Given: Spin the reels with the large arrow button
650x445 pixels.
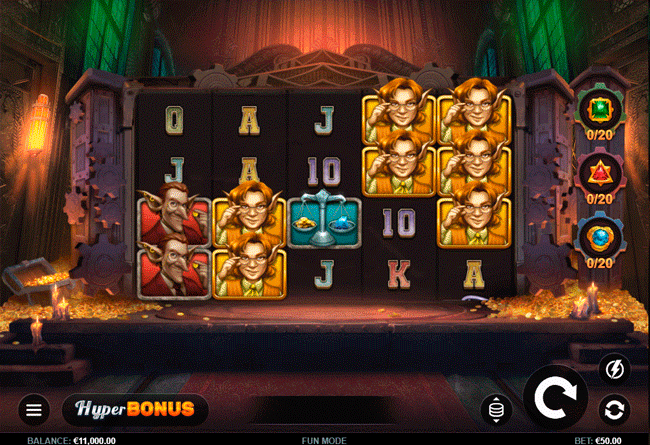Looking at the screenshot, I should click(556, 398).
